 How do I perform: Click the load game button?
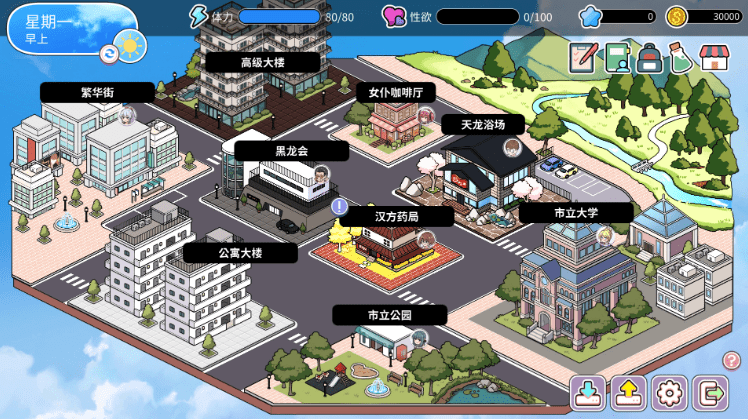[x=628, y=393]
